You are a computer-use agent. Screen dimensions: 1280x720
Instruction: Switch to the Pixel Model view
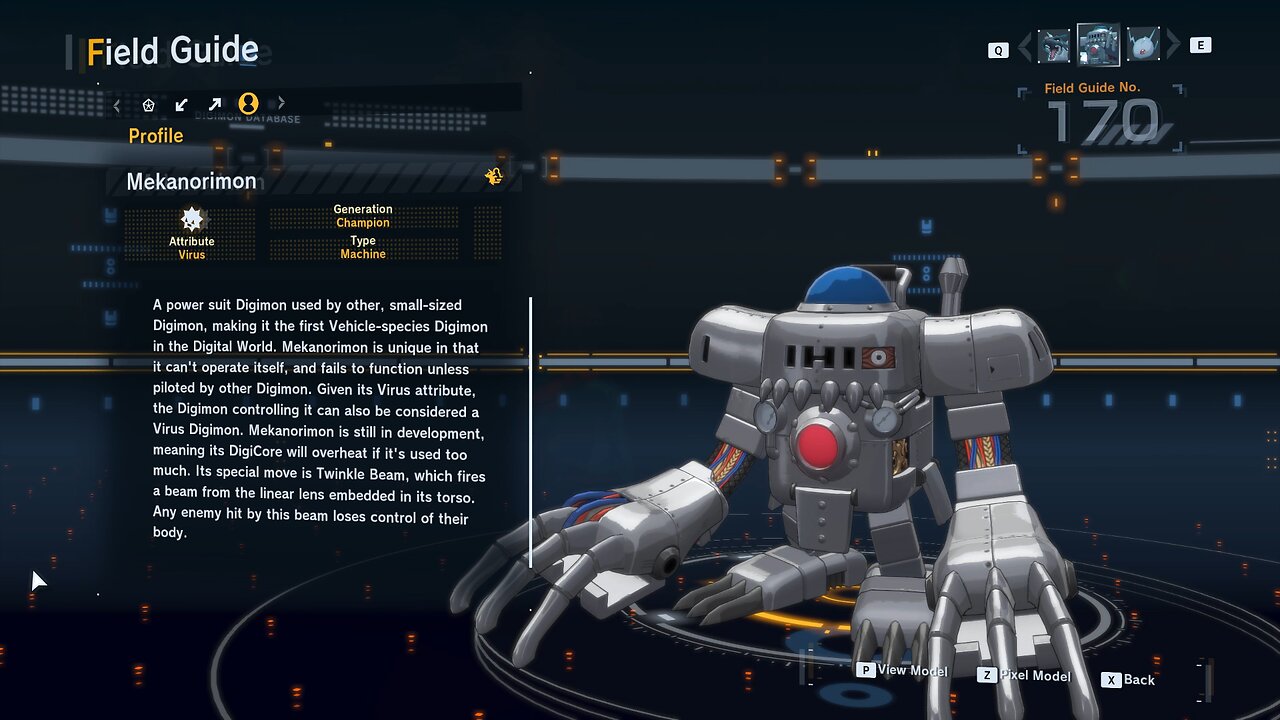tap(1024, 676)
